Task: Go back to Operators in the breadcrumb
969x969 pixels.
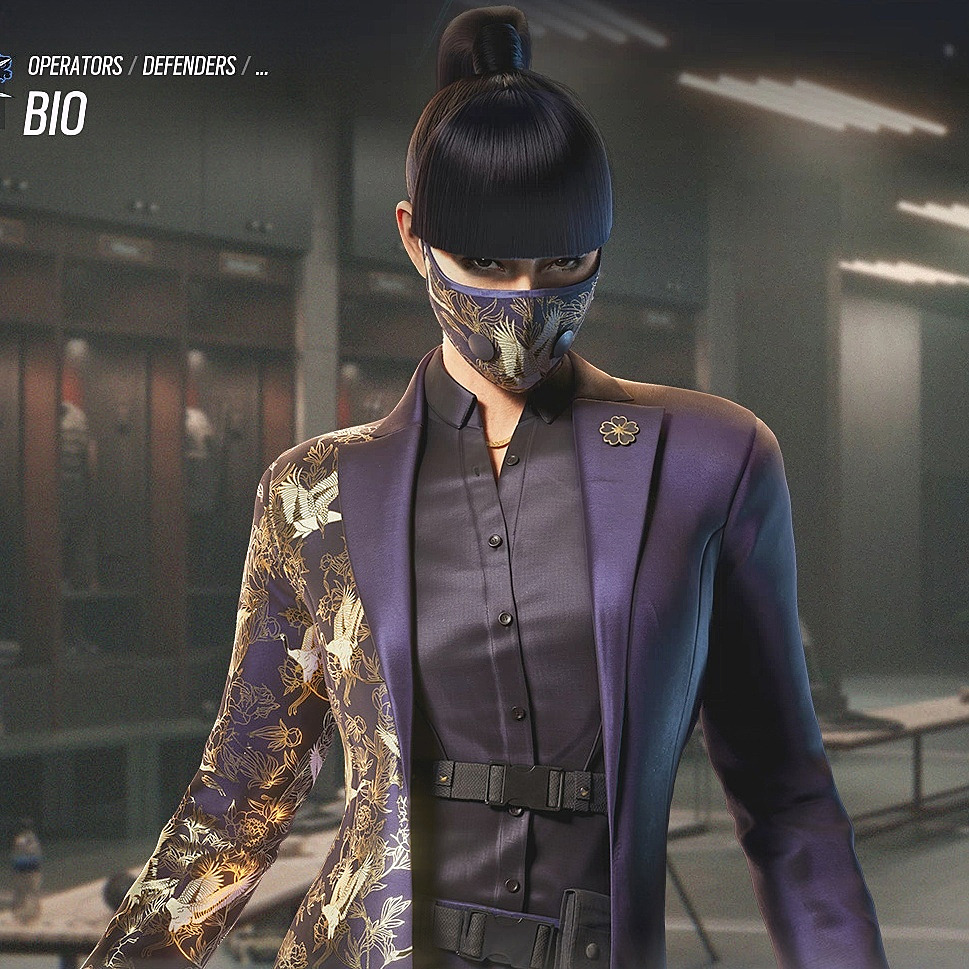Action: click(75, 67)
